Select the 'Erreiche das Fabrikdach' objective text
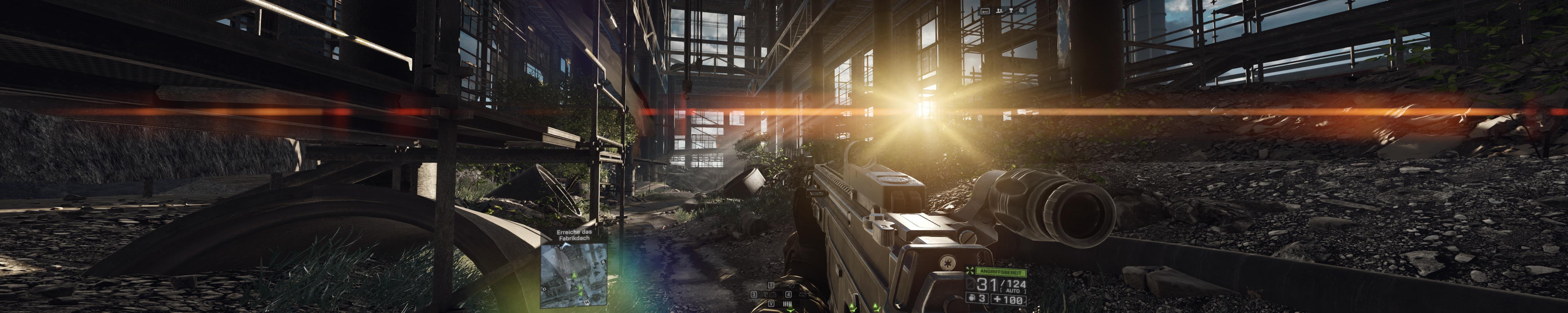Screen dimensions: 1568x313 pyautogui.click(x=573, y=235)
